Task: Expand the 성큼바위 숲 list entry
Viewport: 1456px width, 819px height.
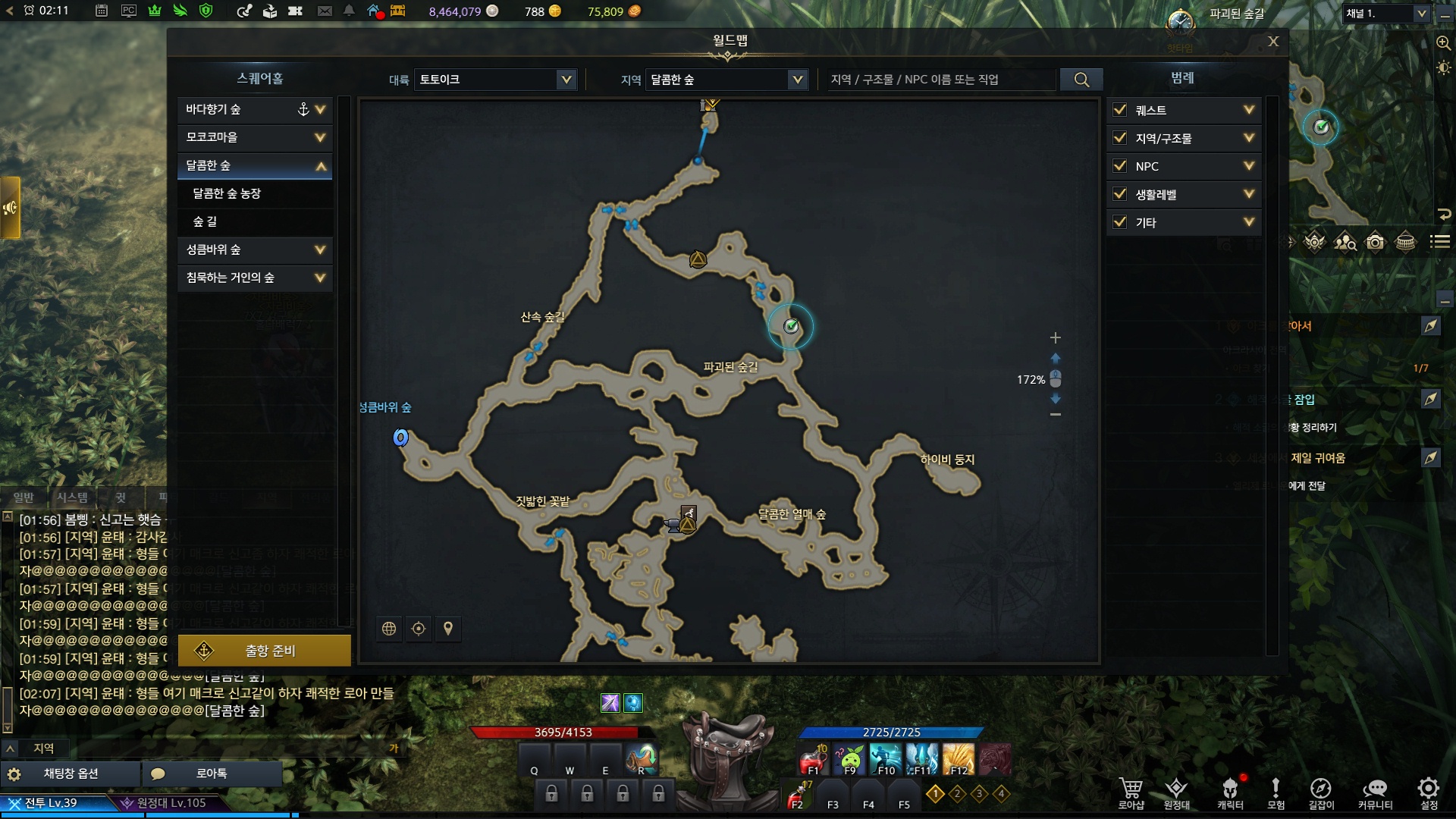Action: coord(320,249)
